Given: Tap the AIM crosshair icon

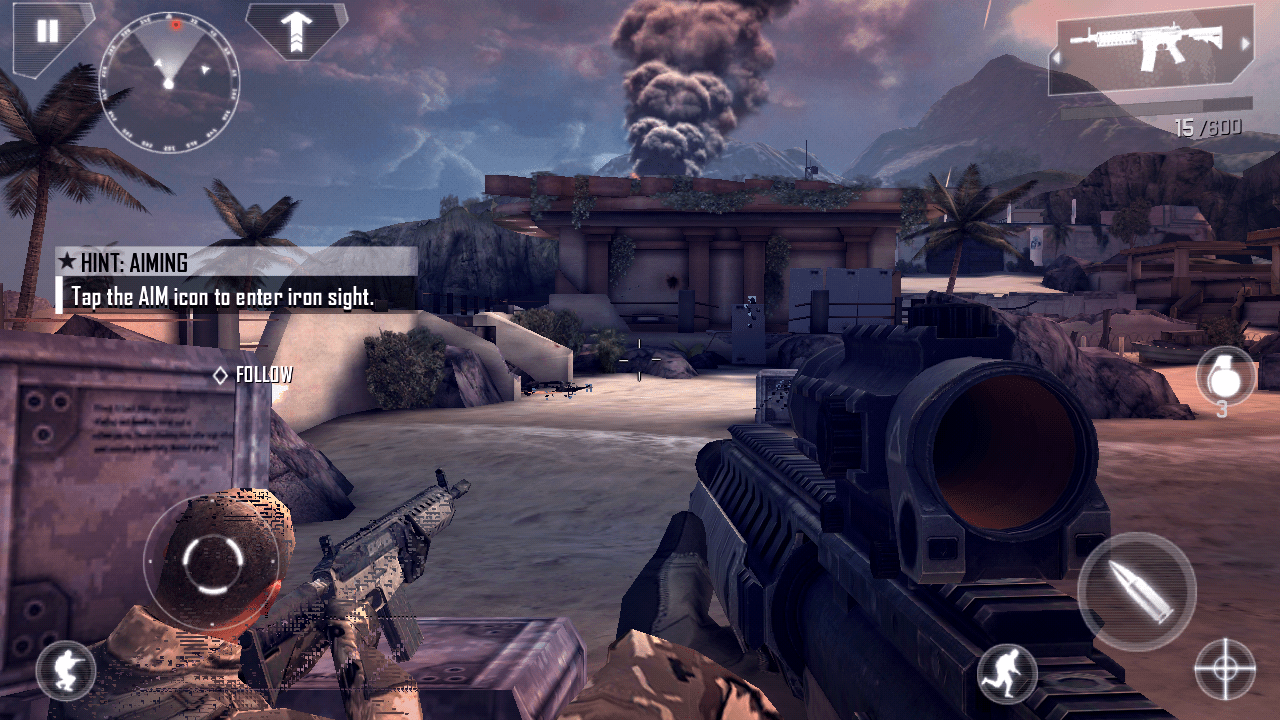Looking at the screenshot, I should [x=1225, y=669].
